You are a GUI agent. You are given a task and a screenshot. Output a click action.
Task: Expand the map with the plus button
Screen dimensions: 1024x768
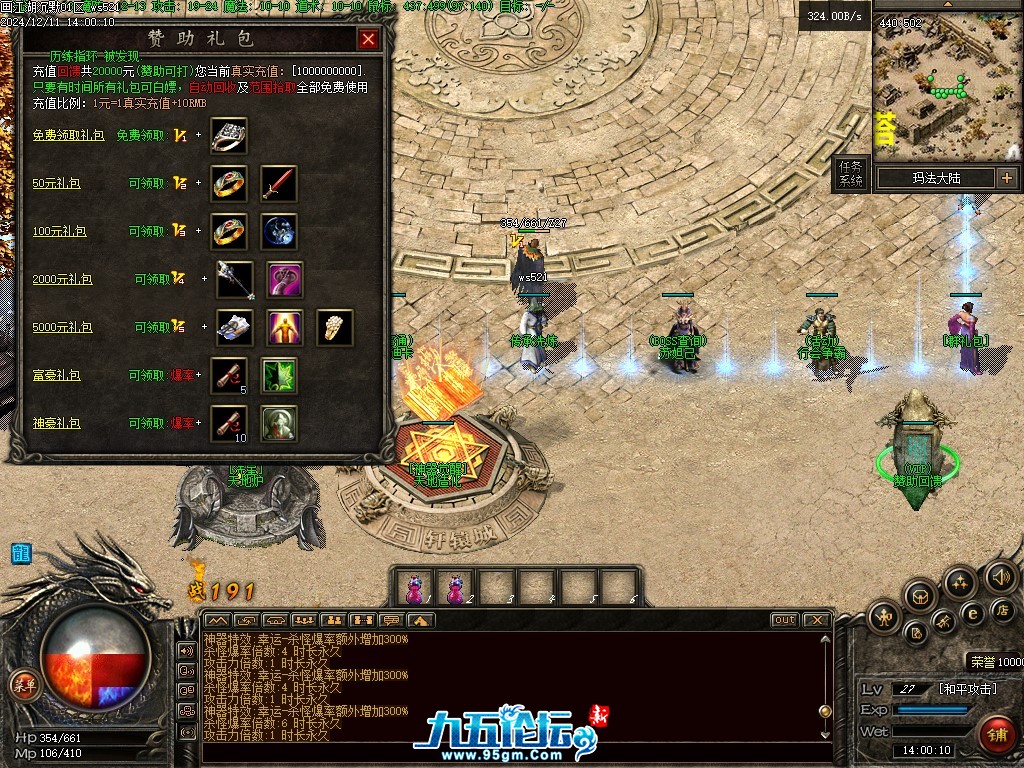pos(1006,178)
